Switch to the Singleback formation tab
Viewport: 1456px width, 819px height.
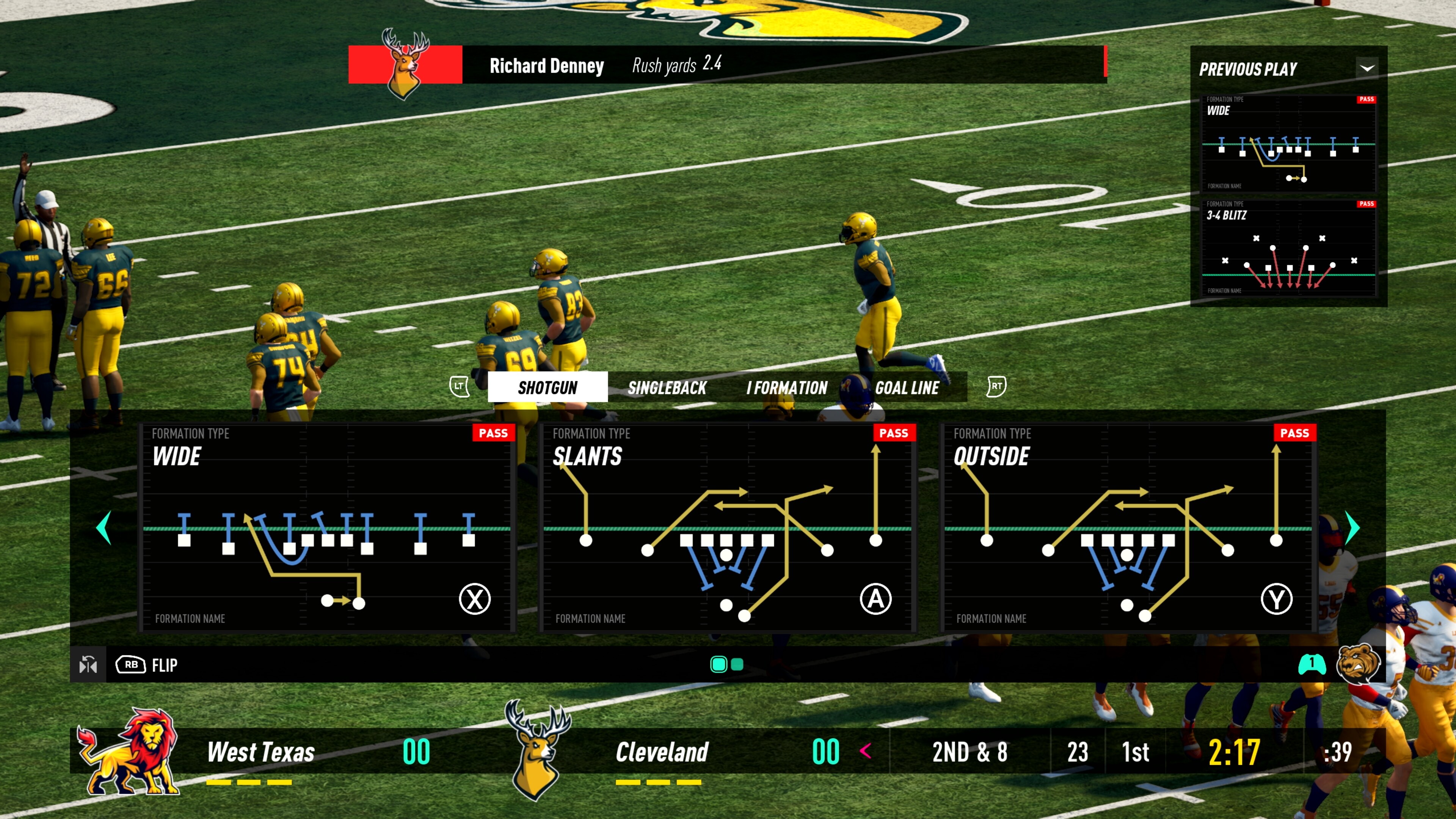point(667,387)
